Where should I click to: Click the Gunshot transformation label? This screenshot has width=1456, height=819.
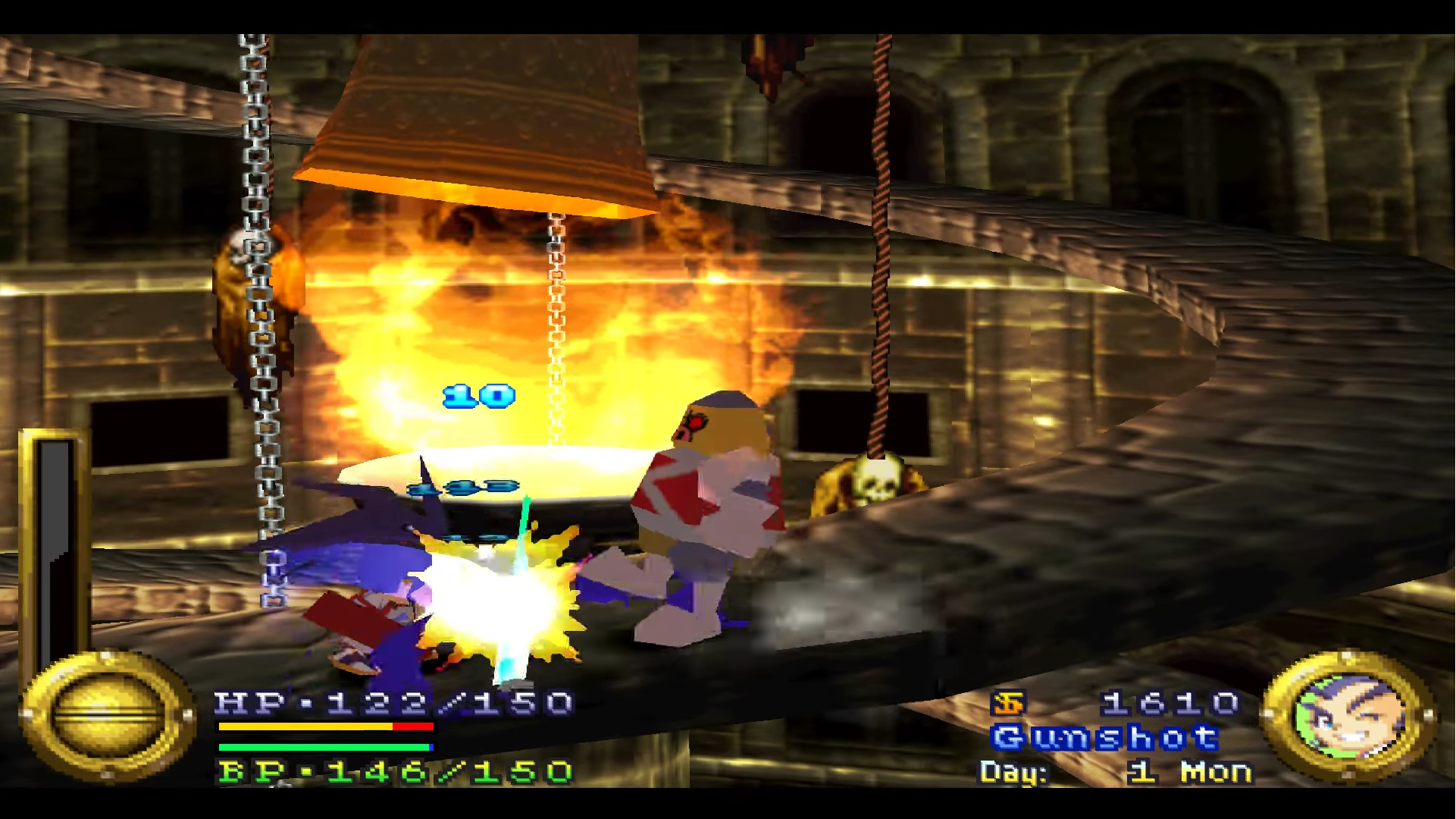point(1104,737)
